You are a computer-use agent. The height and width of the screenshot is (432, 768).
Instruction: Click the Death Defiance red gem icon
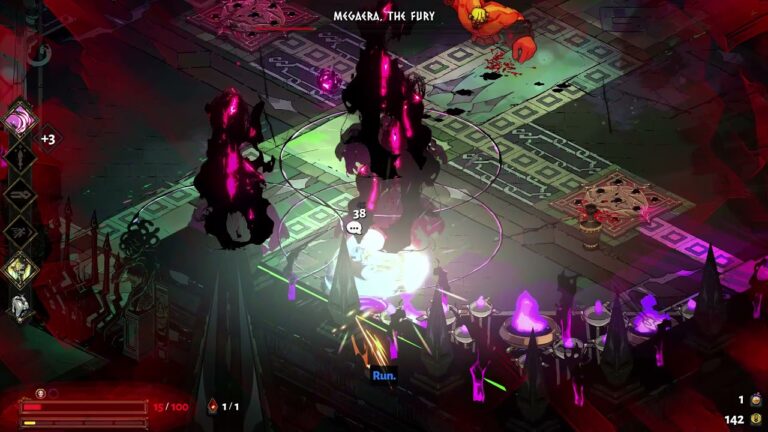[211, 407]
